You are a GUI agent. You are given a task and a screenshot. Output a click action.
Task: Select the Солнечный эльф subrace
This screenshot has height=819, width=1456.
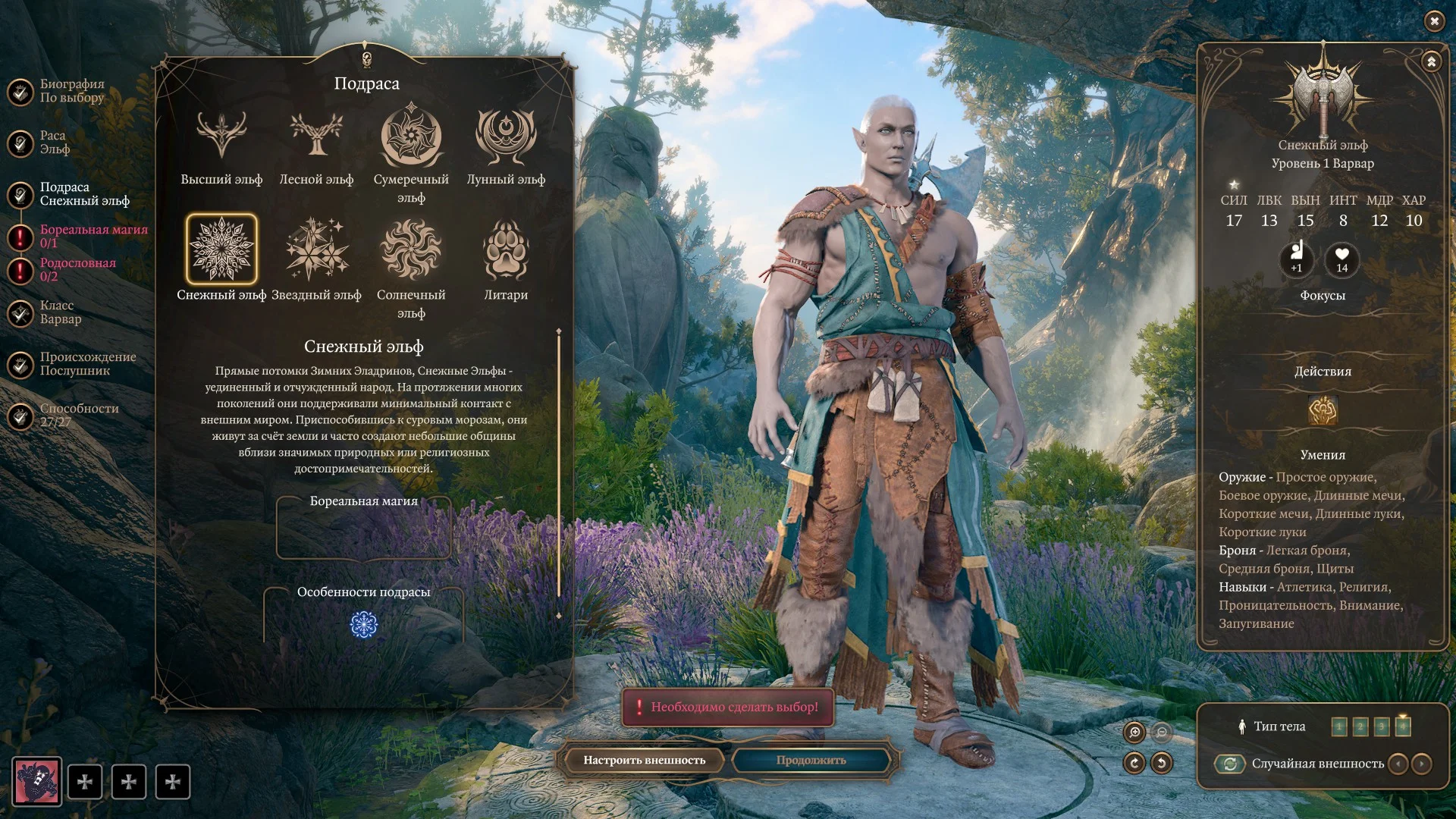coord(411,250)
